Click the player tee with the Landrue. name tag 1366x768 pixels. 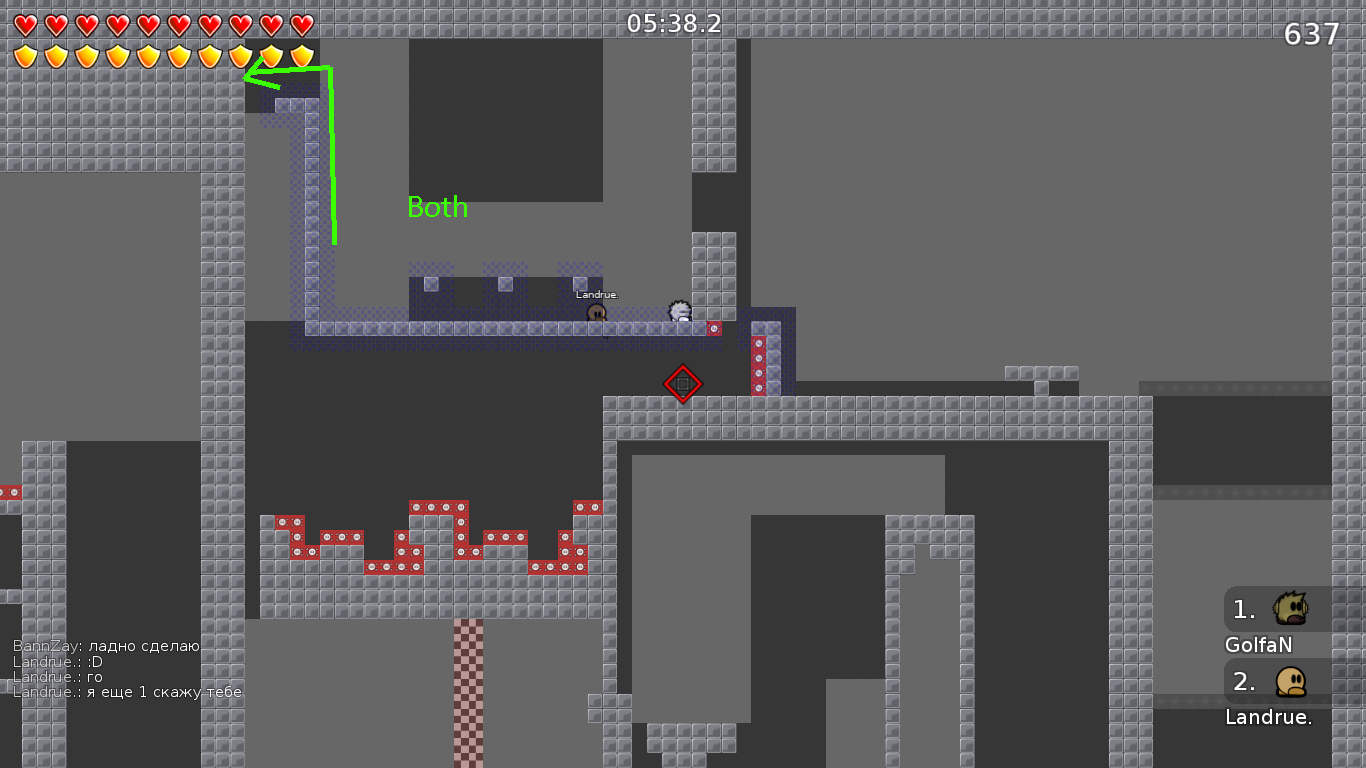point(596,312)
